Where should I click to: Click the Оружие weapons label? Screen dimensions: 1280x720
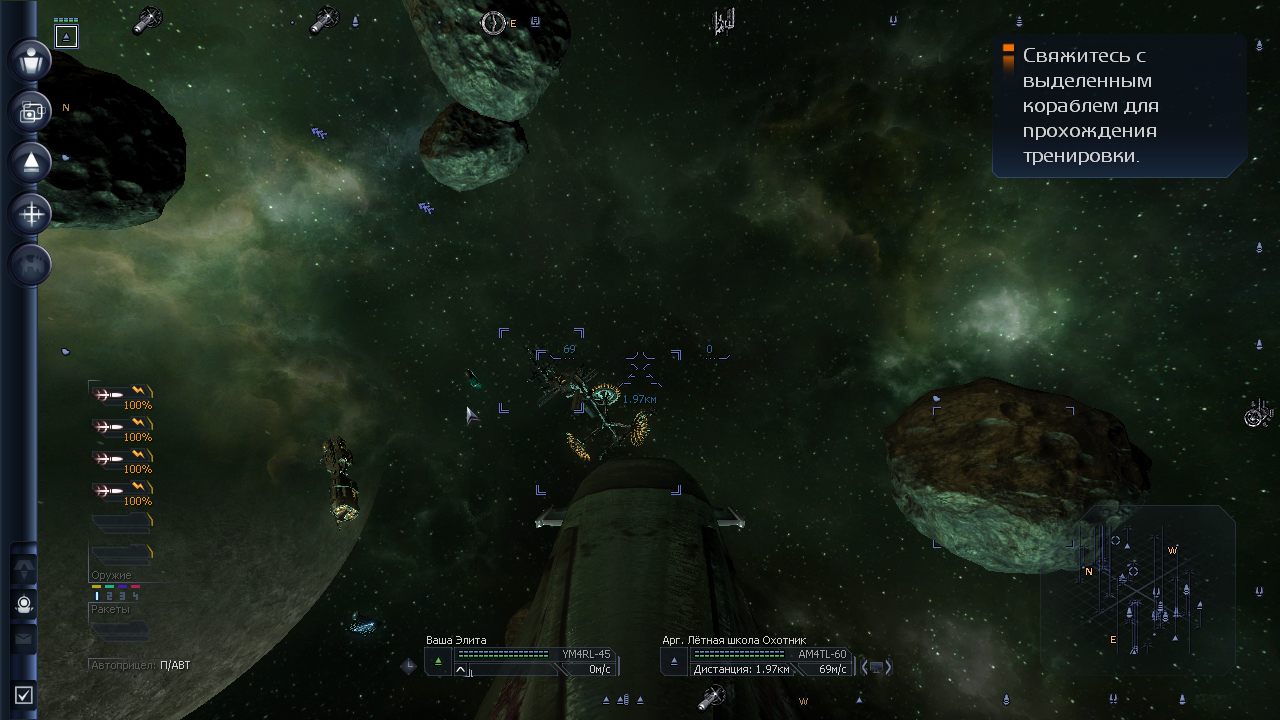(x=112, y=574)
